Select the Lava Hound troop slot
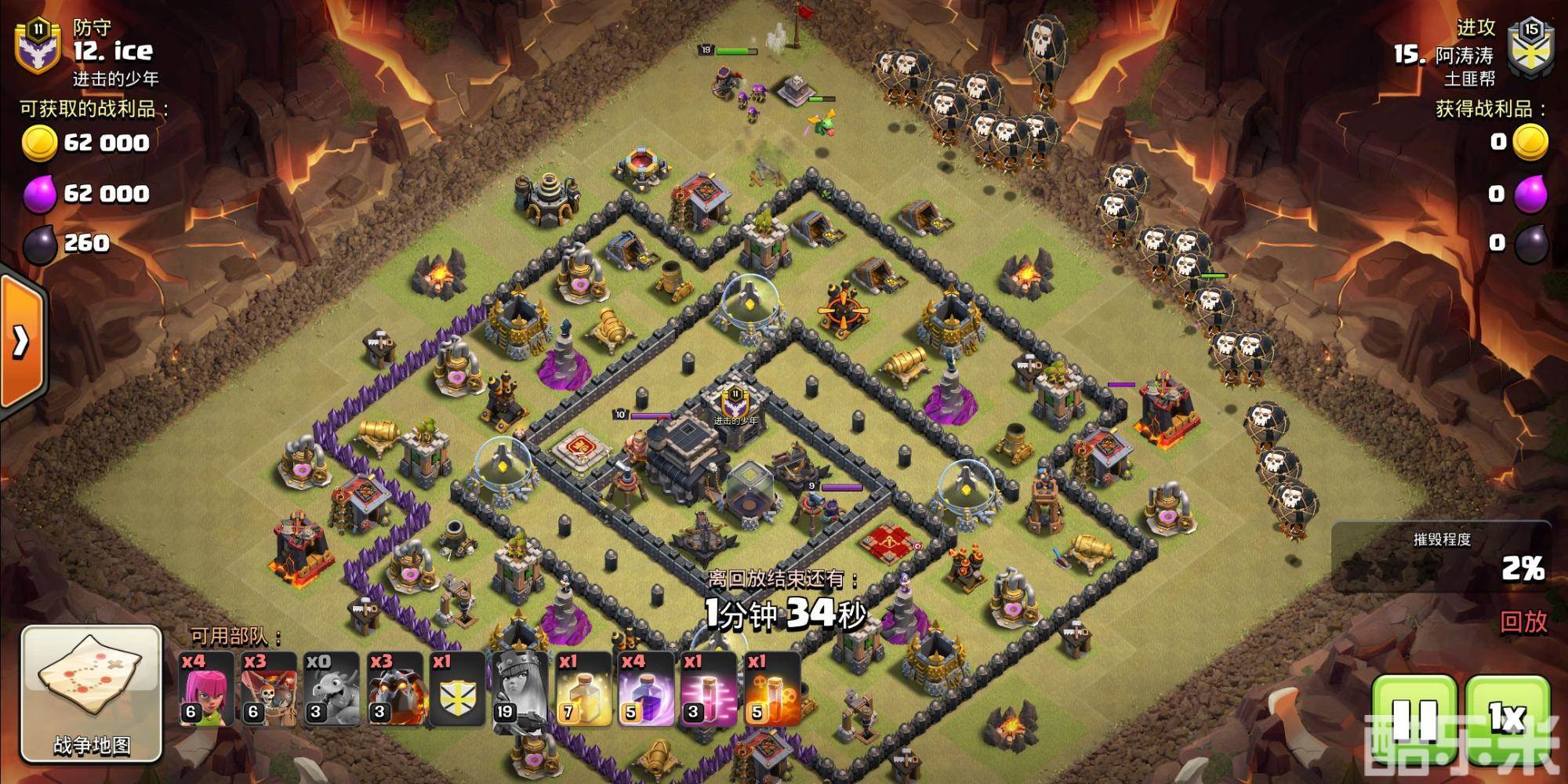Viewport: 1568px width, 784px height. 395,689
